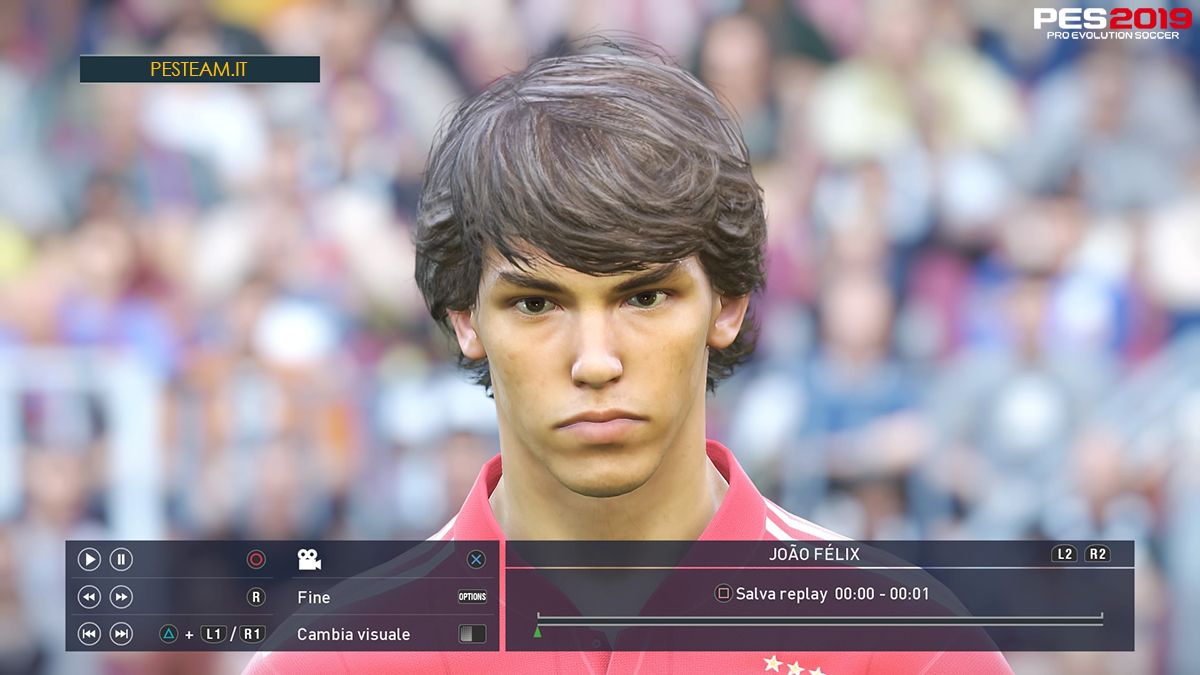The height and width of the screenshot is (675, 1200).
Task: Click the replay timeline bar
Action: 819,620
